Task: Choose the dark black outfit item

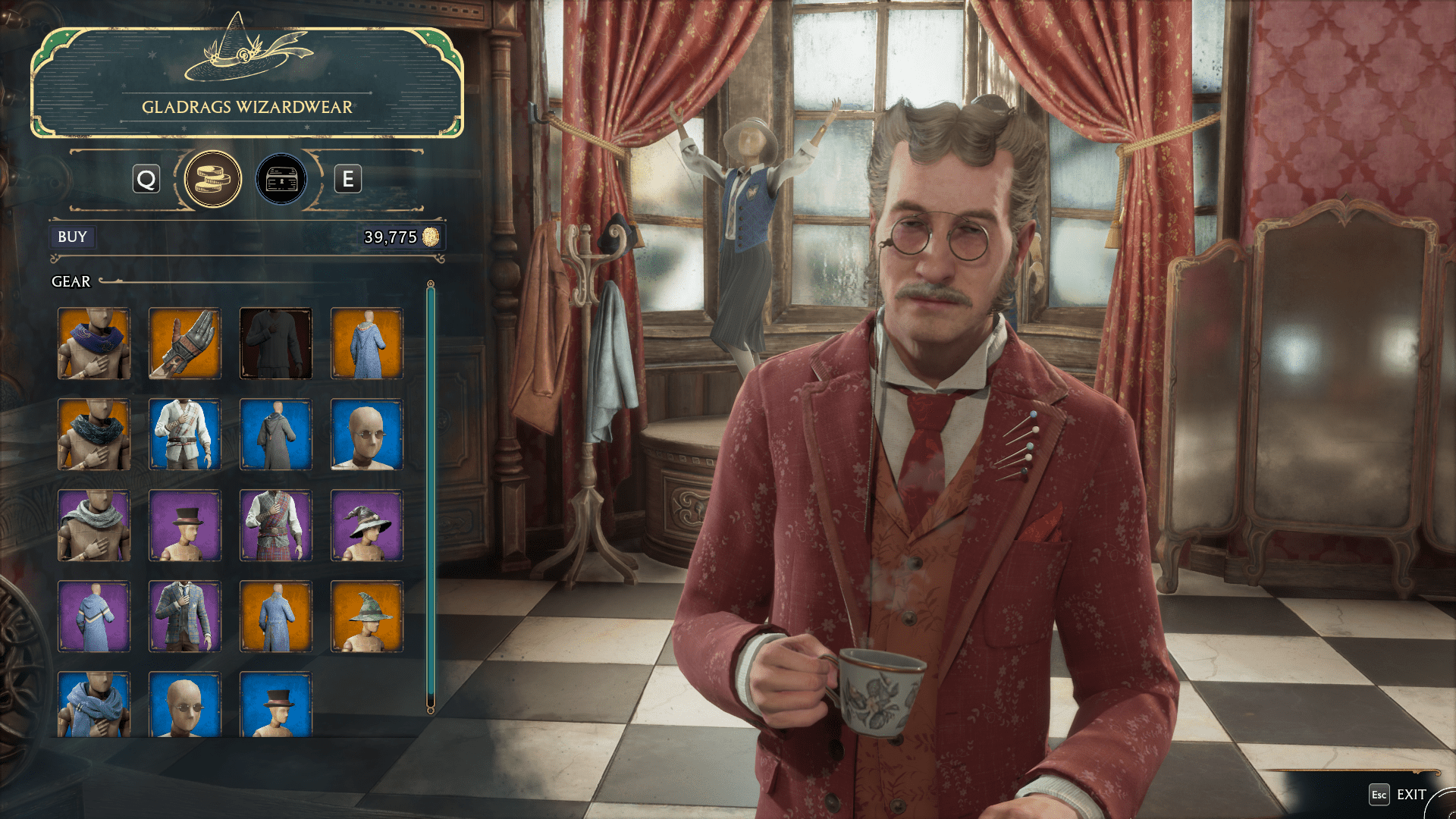Action: (275, 344)
